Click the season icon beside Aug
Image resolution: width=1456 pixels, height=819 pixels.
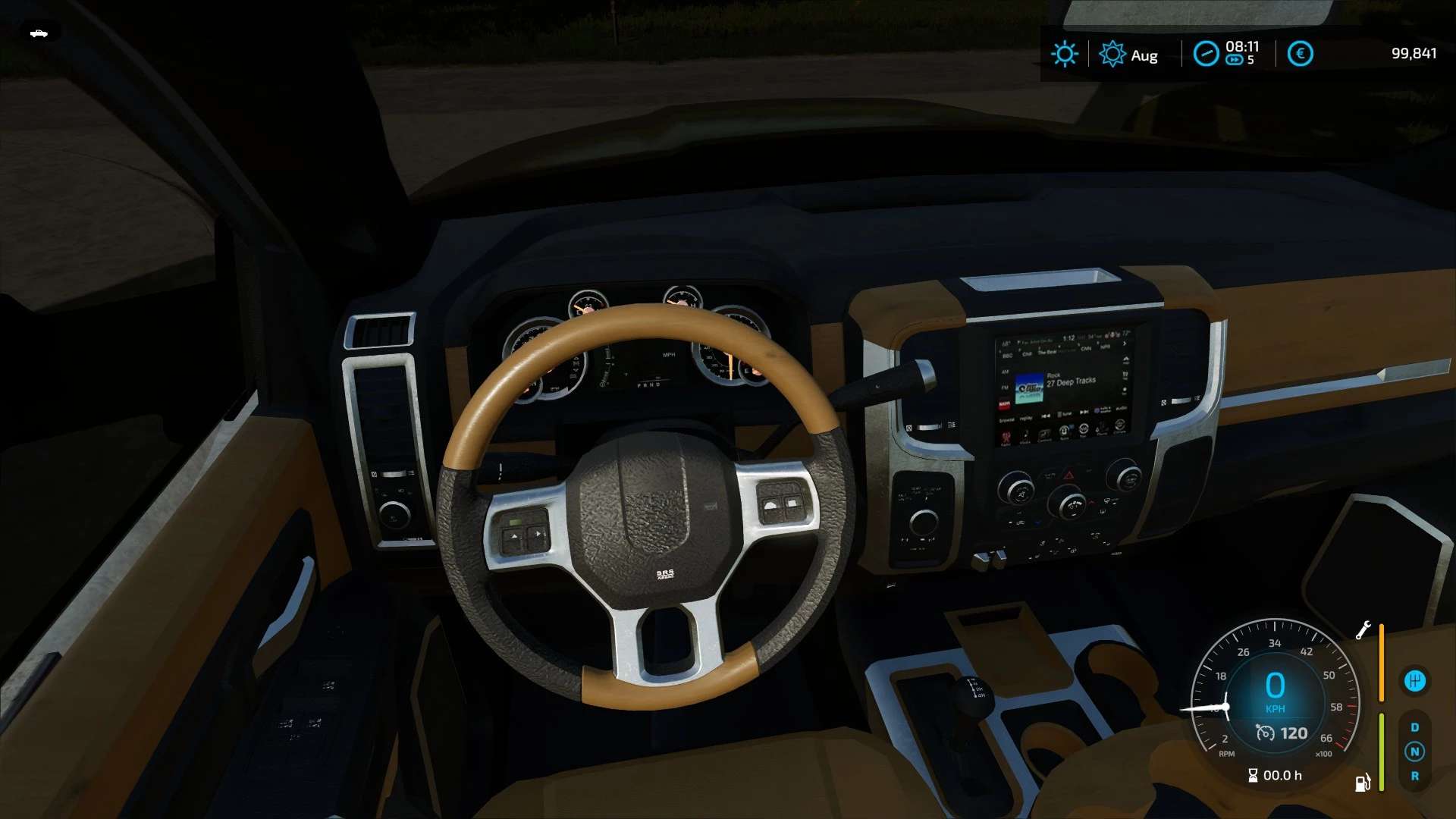1112,54
